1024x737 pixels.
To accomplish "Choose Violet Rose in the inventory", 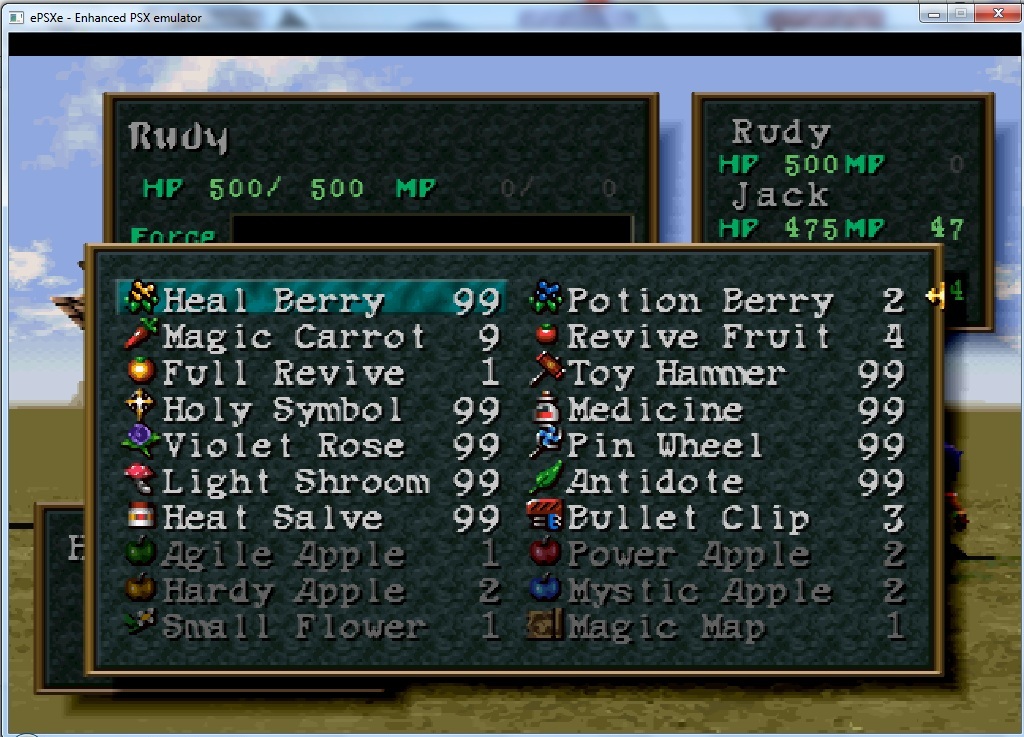I will click(x=283, y=446).
